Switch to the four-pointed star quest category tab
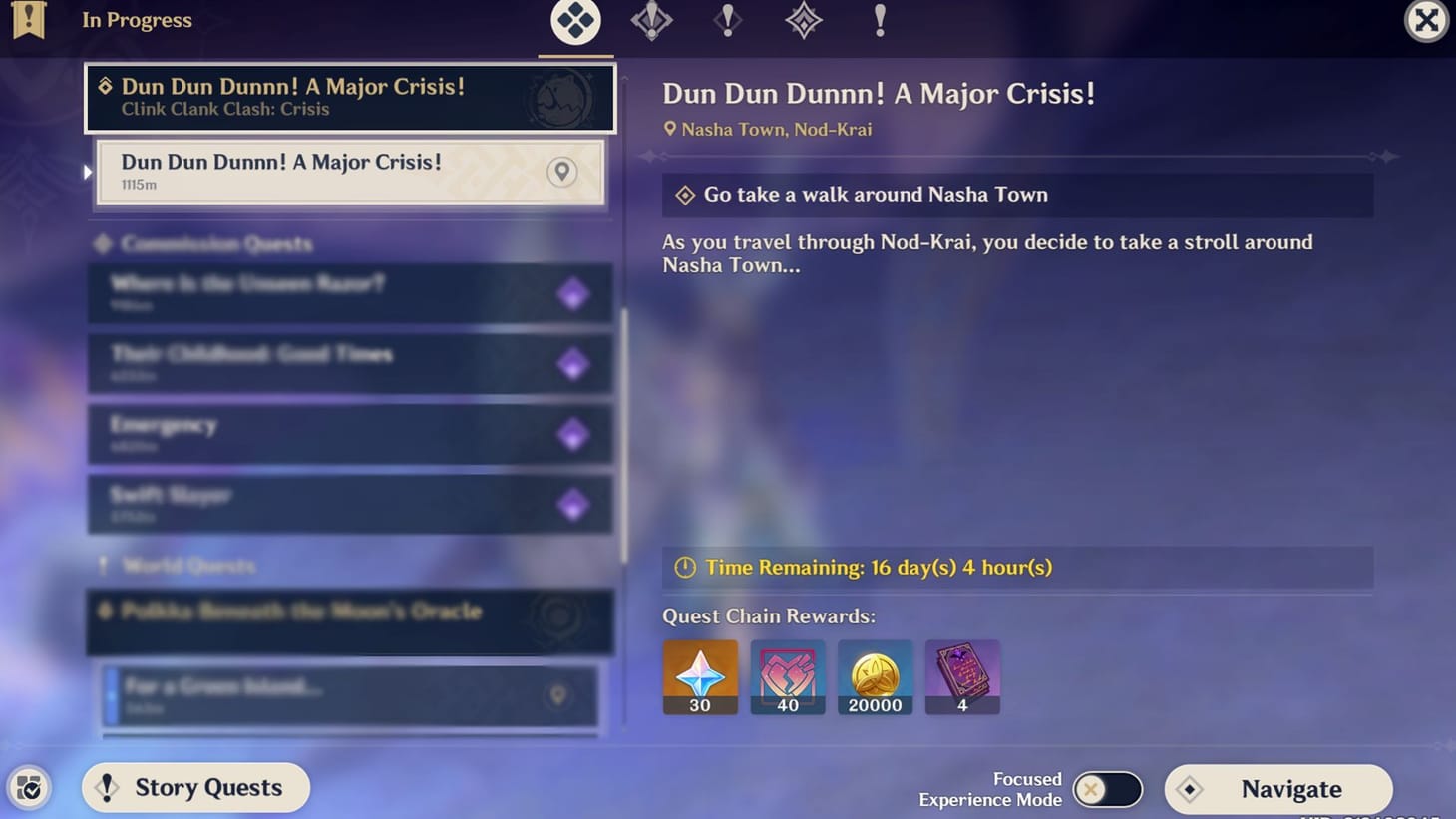Screen dimensions: 1456x819 [x=803, y=19]
